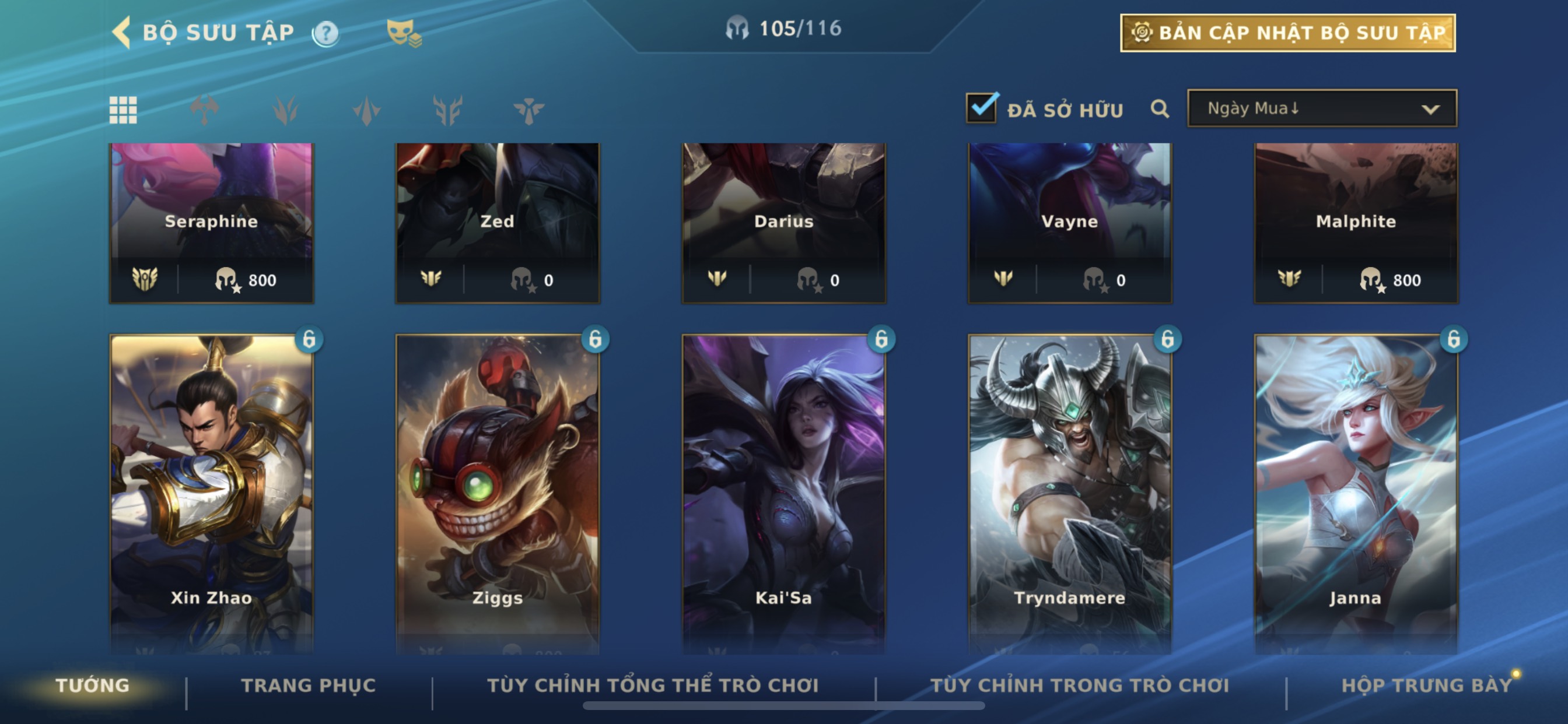Viewport: 1568px width, 724px height.
Task: Show all champions with the grid filter
Action: (123, 110)
